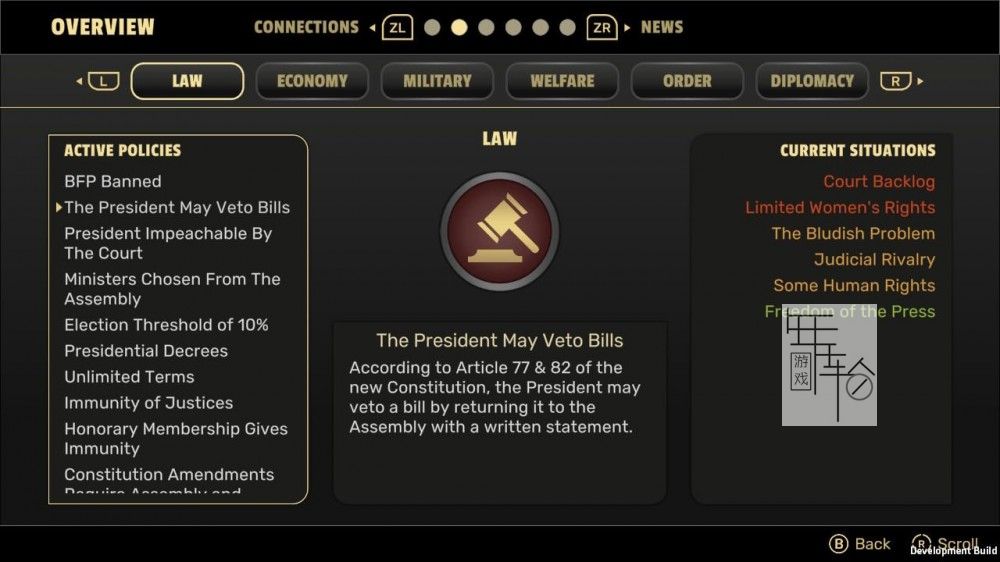The image size is (1000, 562).
Task: Select Some Human Rights situation
Action: tap(854, 285)
